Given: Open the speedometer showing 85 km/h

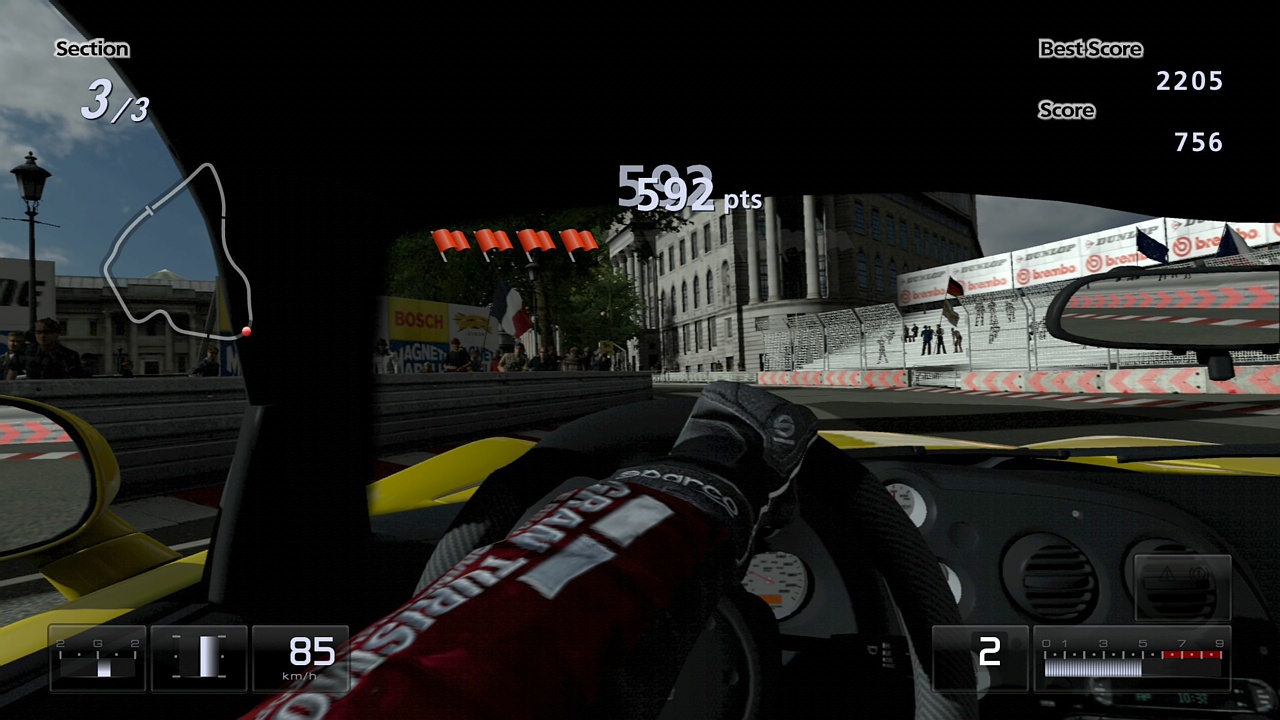Looking at the screenshot, I should [301, 658].
